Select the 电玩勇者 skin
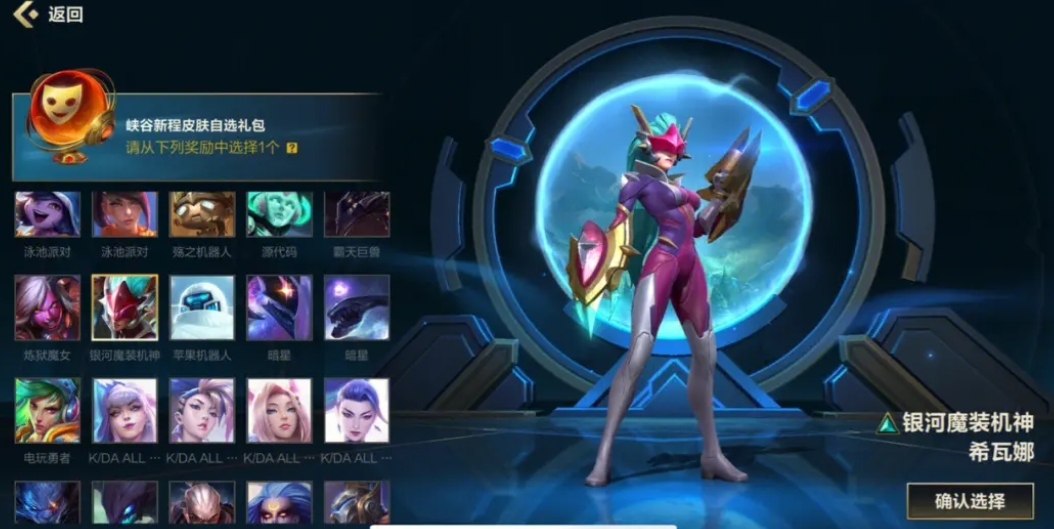The width and height of the screenshot is (1054, 529). [x=47, y=410]
